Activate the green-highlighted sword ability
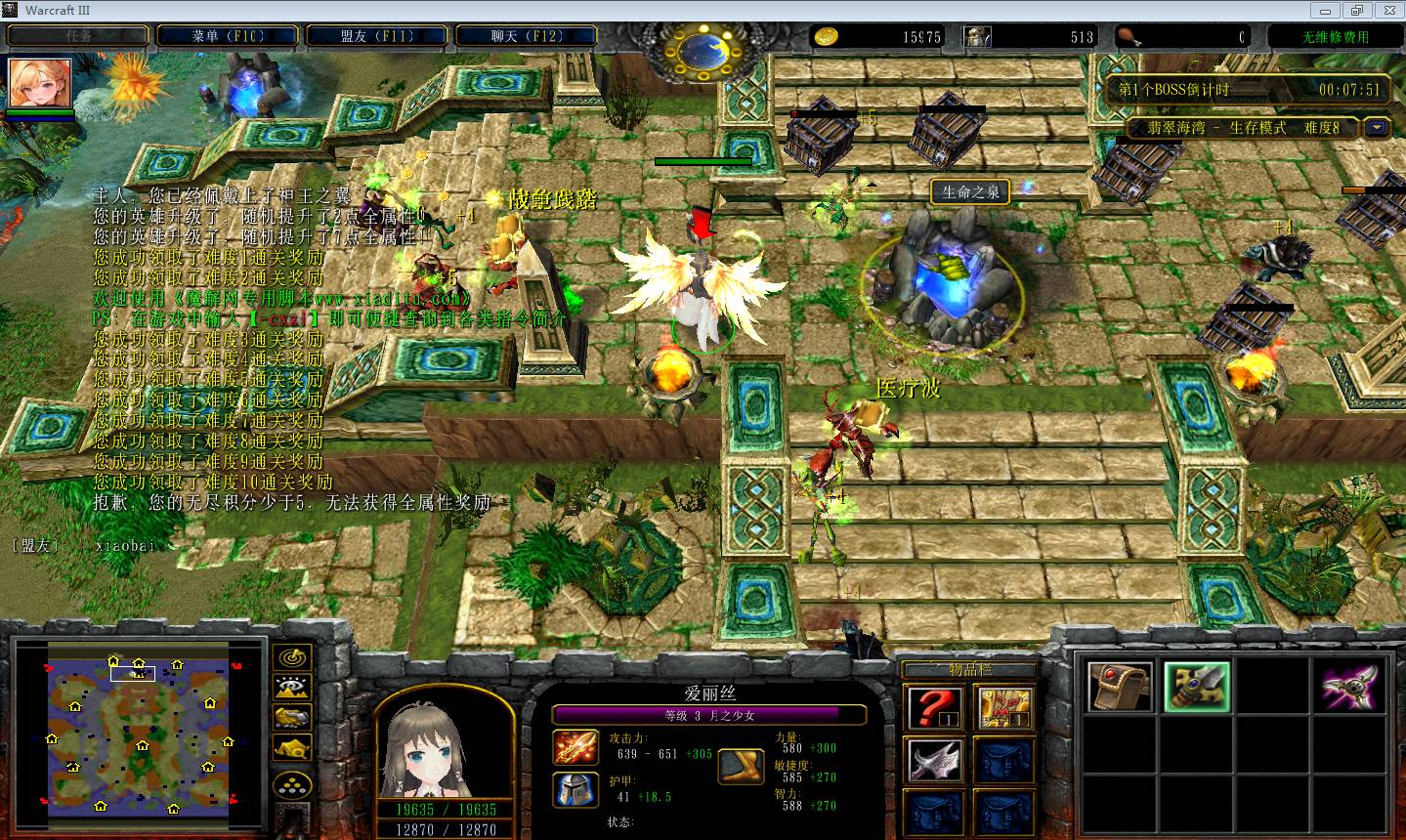The height and width of the screenshot is (840, 1406). click(x=1196, y=686)
